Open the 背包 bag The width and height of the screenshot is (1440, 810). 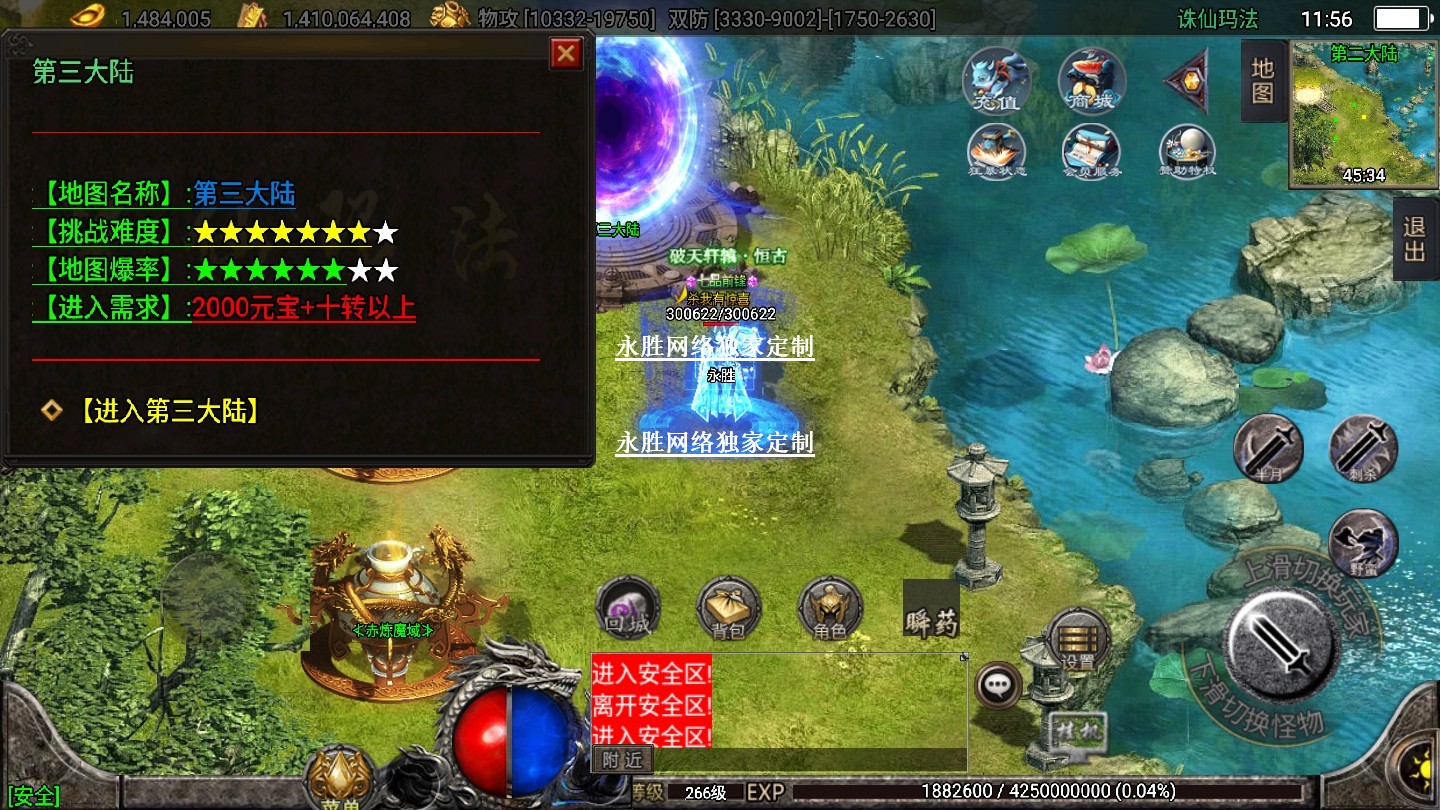(728, 608)
